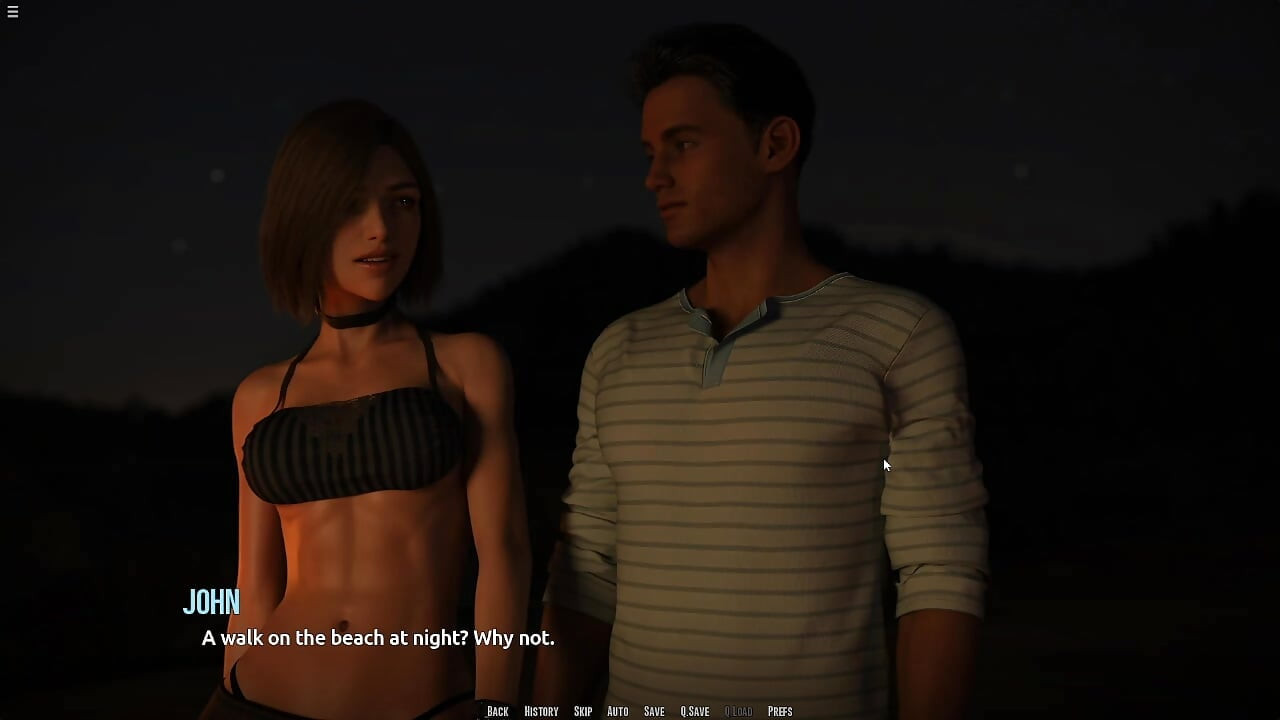Toggle Auto advance mode

(x=618, y=711)
